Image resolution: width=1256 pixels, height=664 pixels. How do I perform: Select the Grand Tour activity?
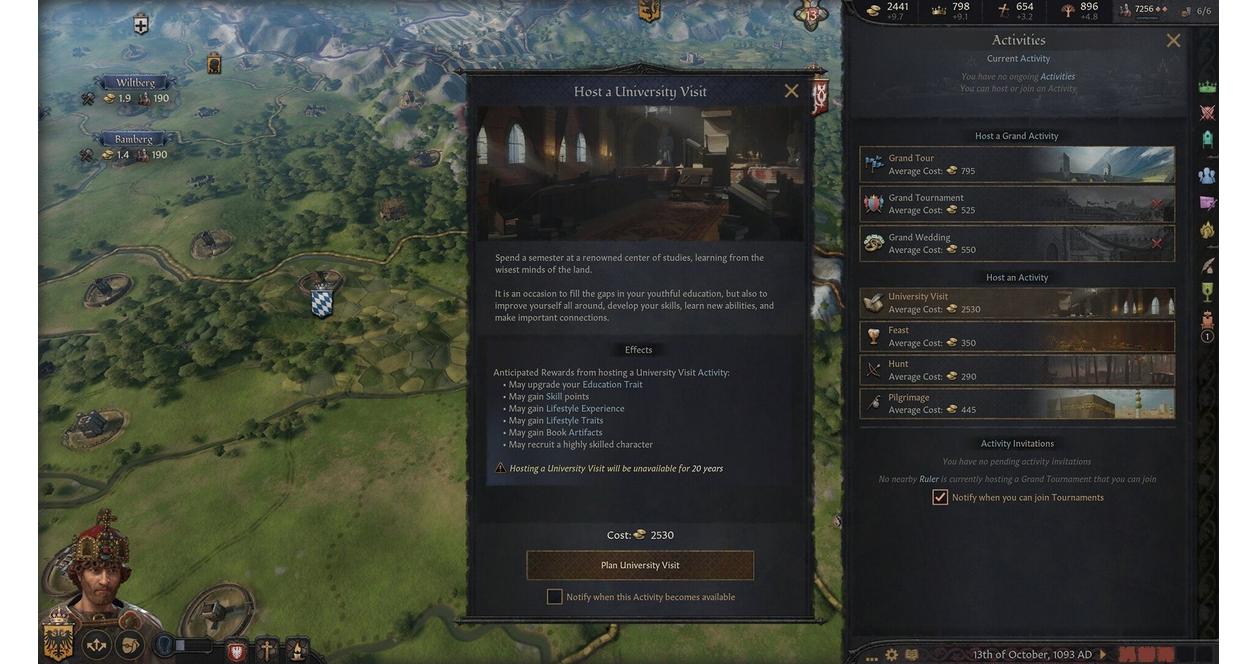1016,165
